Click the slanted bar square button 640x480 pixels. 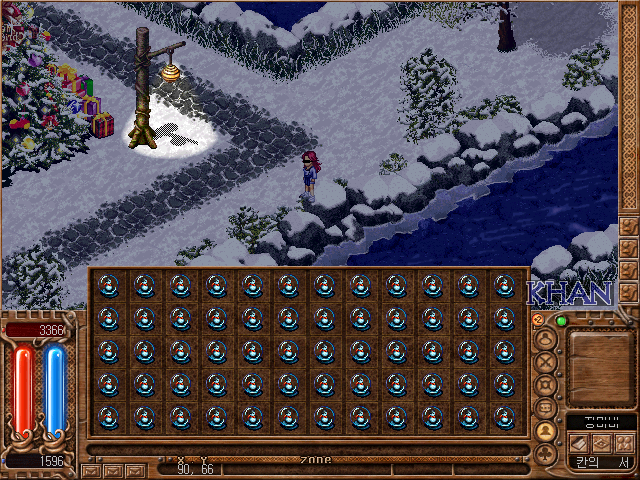tap(579, 443)
